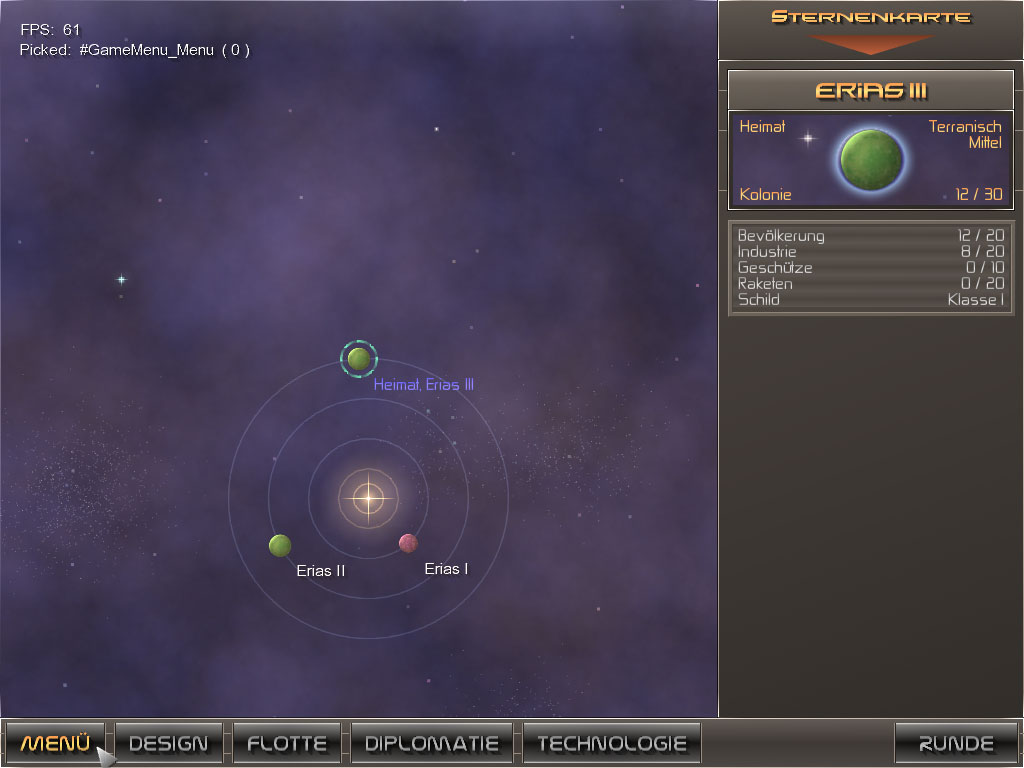Select the planet Erias II
1024x768 pixels.
pyautogui.click(x=280, y=545)
